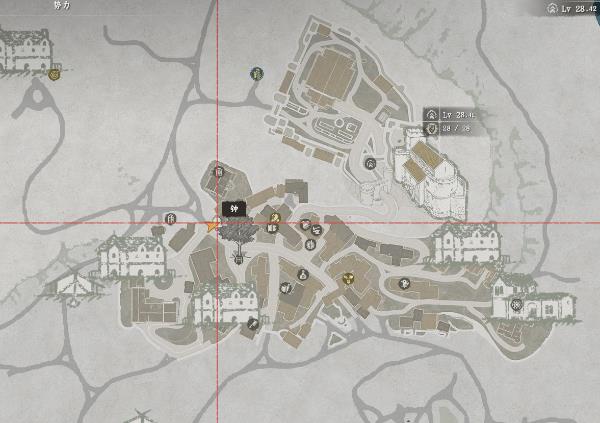Click the green marker north of town
The height and width of the screenshot is (423, 600).
click(257, 73)
